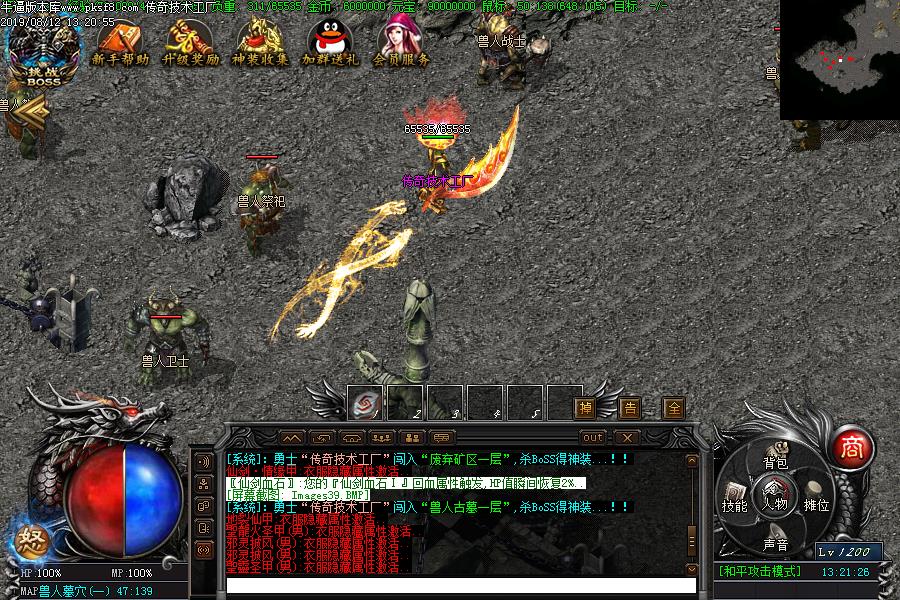Click the 告 button beside the hotbar
This screenshot has width=900, height=600.
(x=630, y=408)
